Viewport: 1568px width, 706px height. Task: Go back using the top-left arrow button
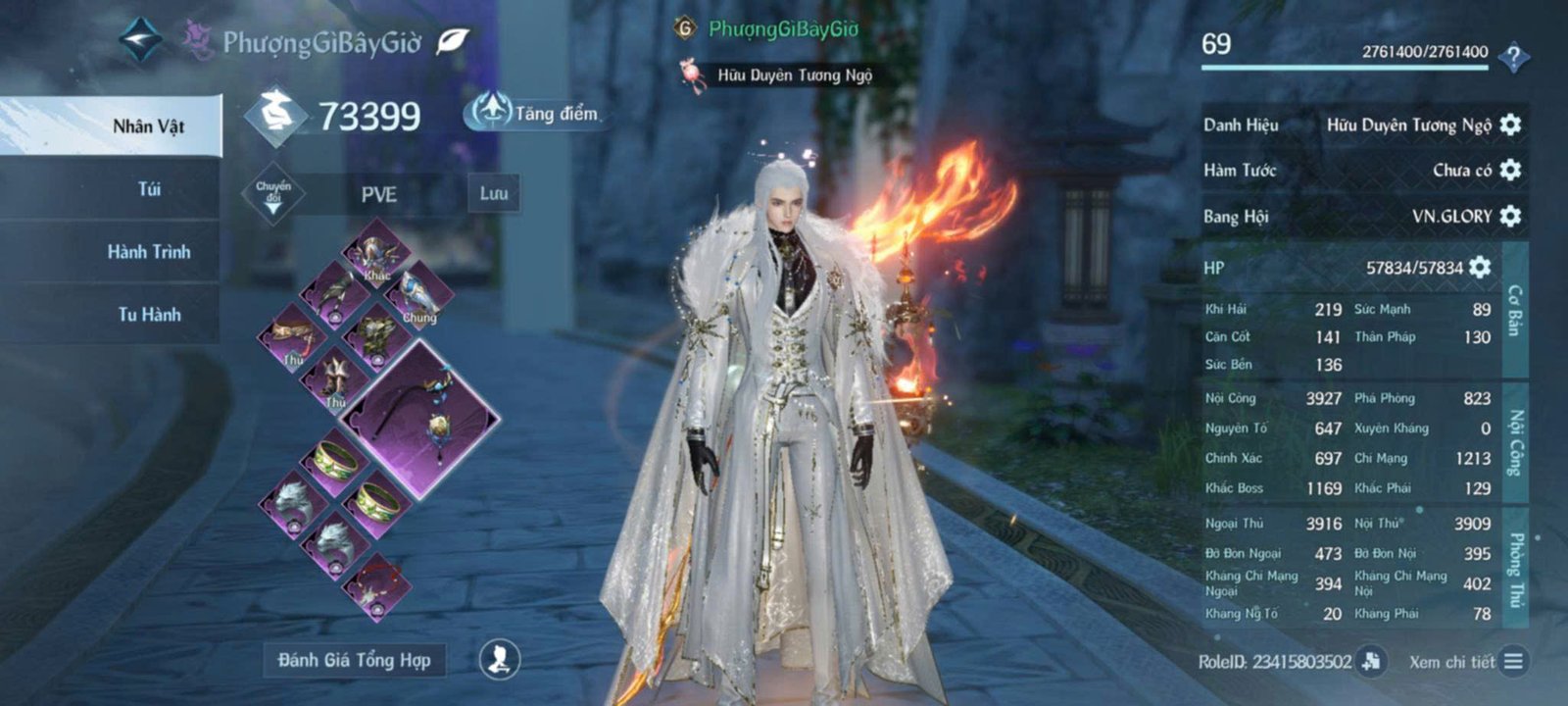coord(140,39)
